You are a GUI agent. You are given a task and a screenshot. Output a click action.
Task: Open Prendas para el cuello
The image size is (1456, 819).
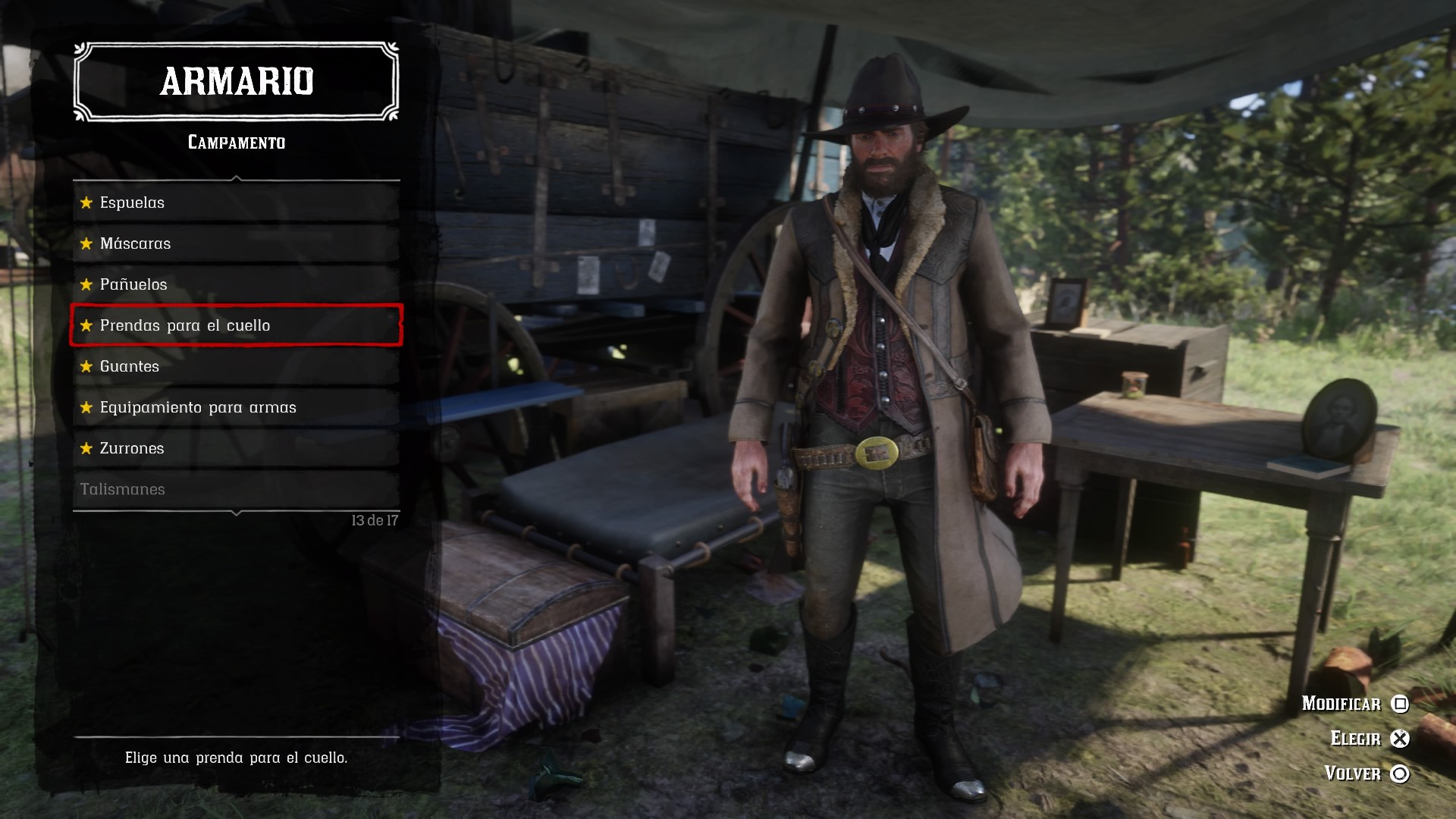(235, 325)
